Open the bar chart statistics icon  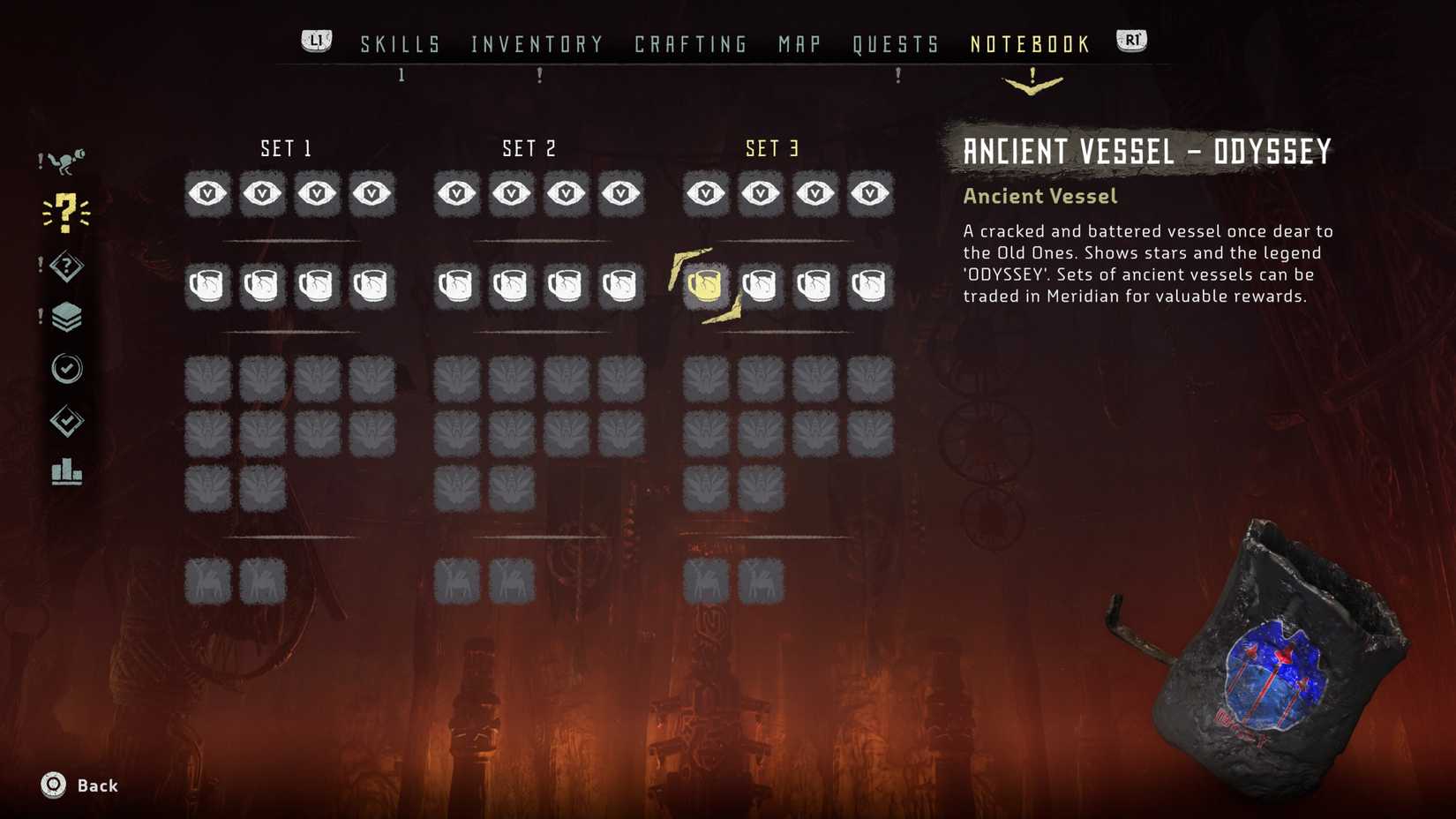pyautogui.click(x=66, y=474)
